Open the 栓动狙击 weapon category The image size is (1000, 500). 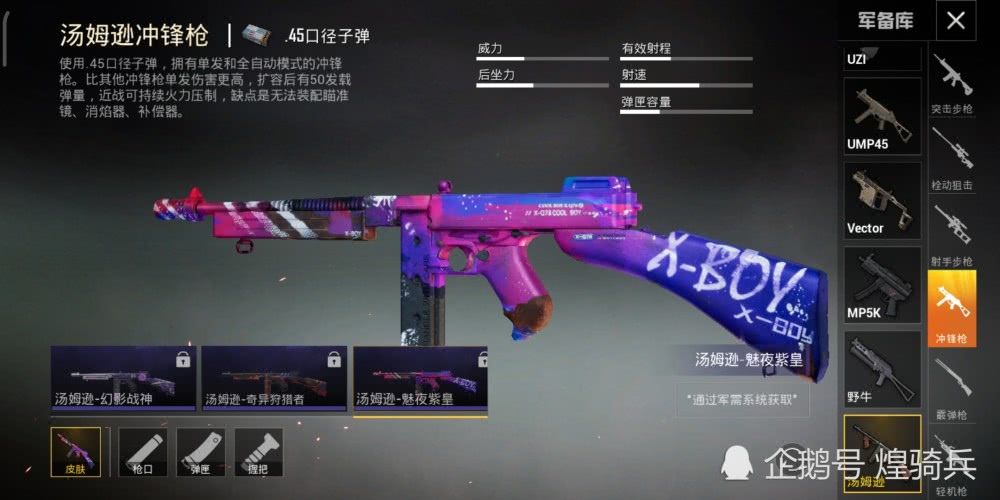coord(952,160)
